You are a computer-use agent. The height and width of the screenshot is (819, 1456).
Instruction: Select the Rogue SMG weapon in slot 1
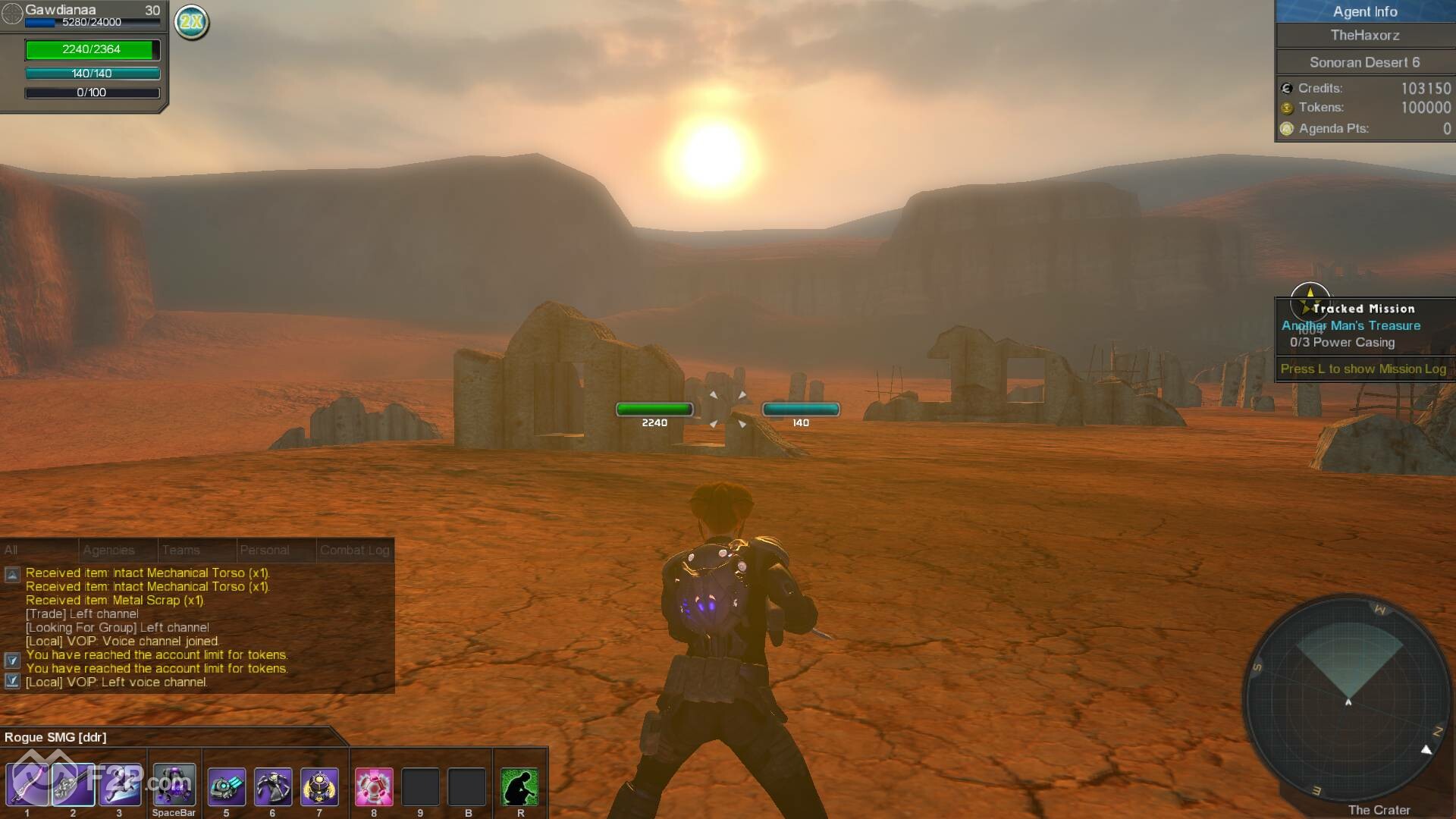point(27,785)
